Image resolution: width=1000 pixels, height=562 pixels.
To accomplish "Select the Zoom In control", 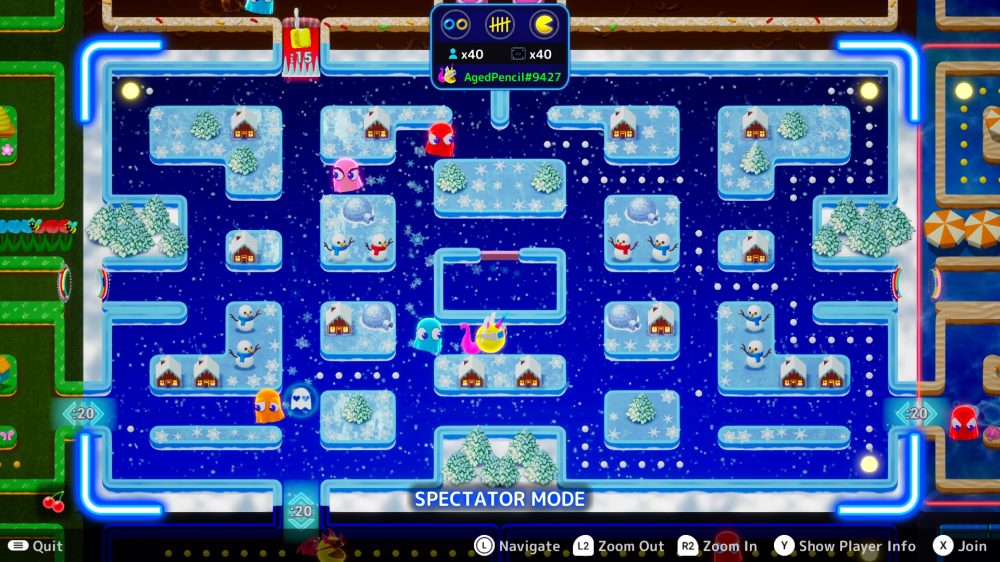I will (717, 546).
